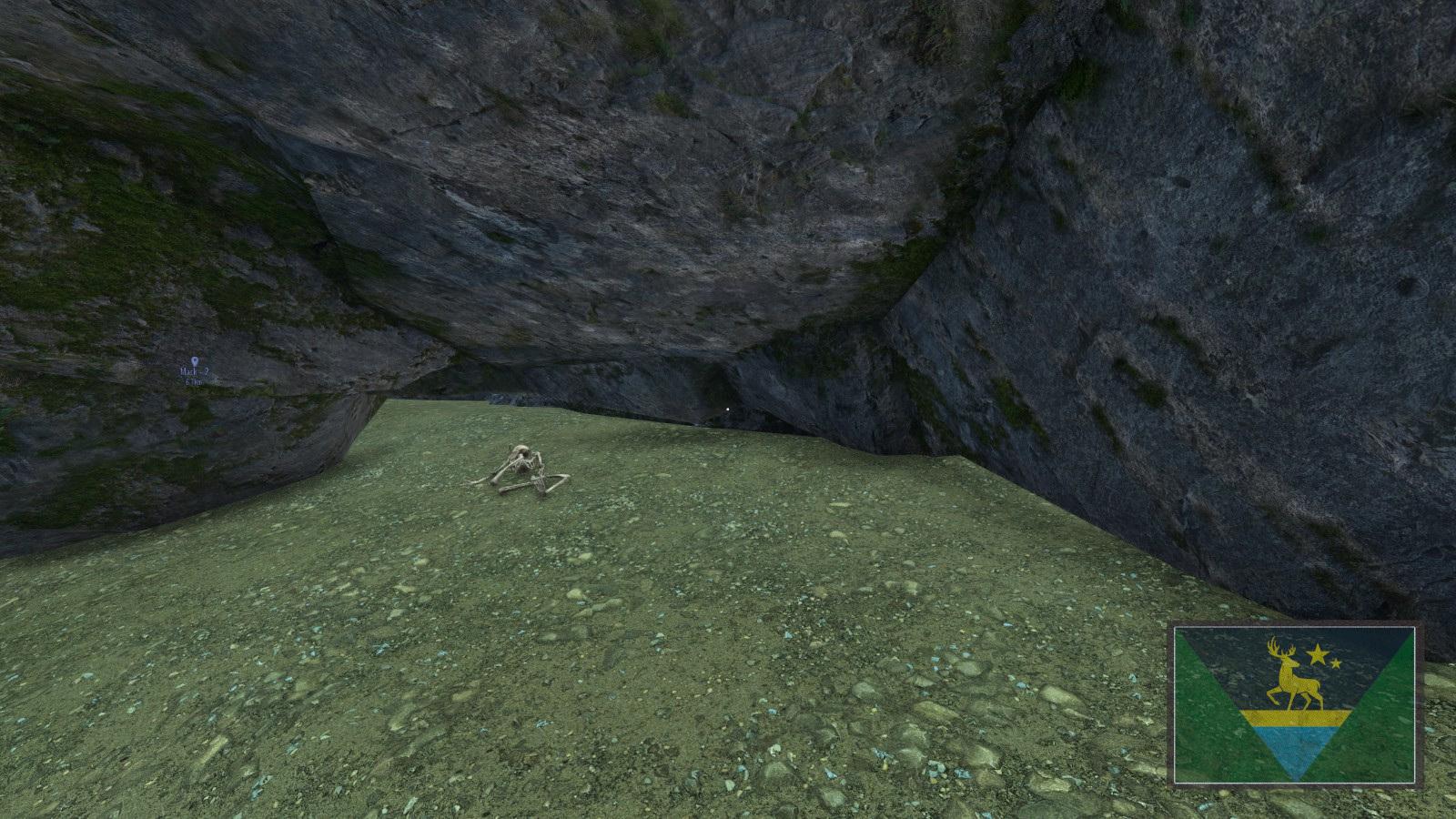This screenshot has width=1456, height=819.
Task: Click the small star on the flag
Action: (1334, 663)
